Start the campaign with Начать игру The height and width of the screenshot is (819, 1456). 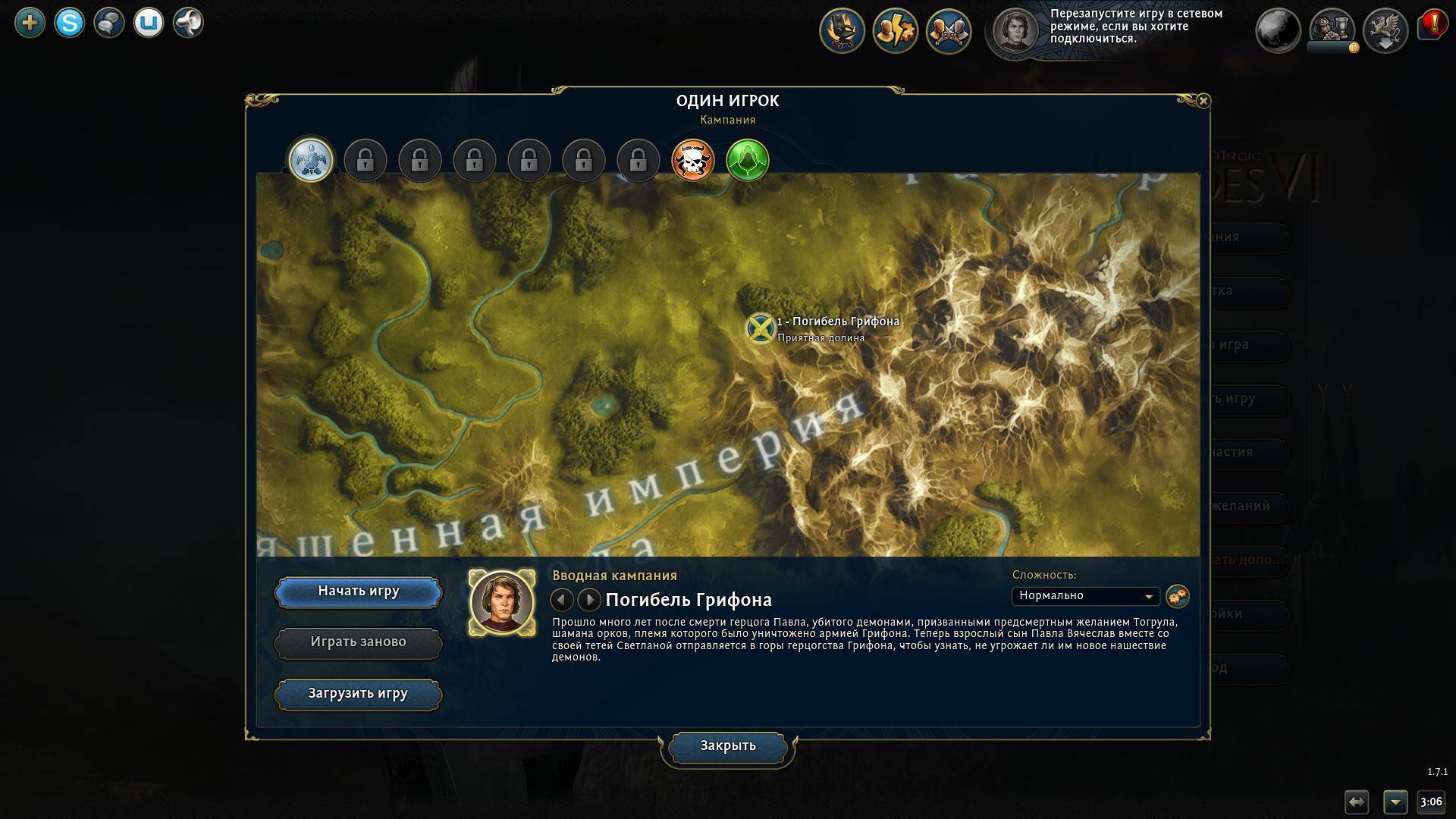[x=358, y=592]
